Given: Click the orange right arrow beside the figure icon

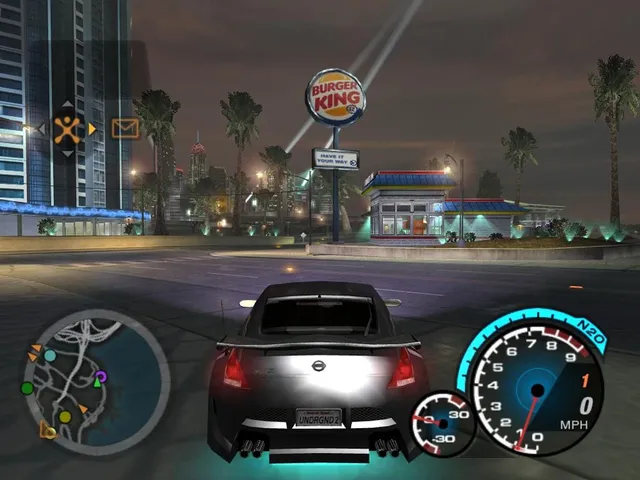Looking at the screenshot, I should coord(92,128).
